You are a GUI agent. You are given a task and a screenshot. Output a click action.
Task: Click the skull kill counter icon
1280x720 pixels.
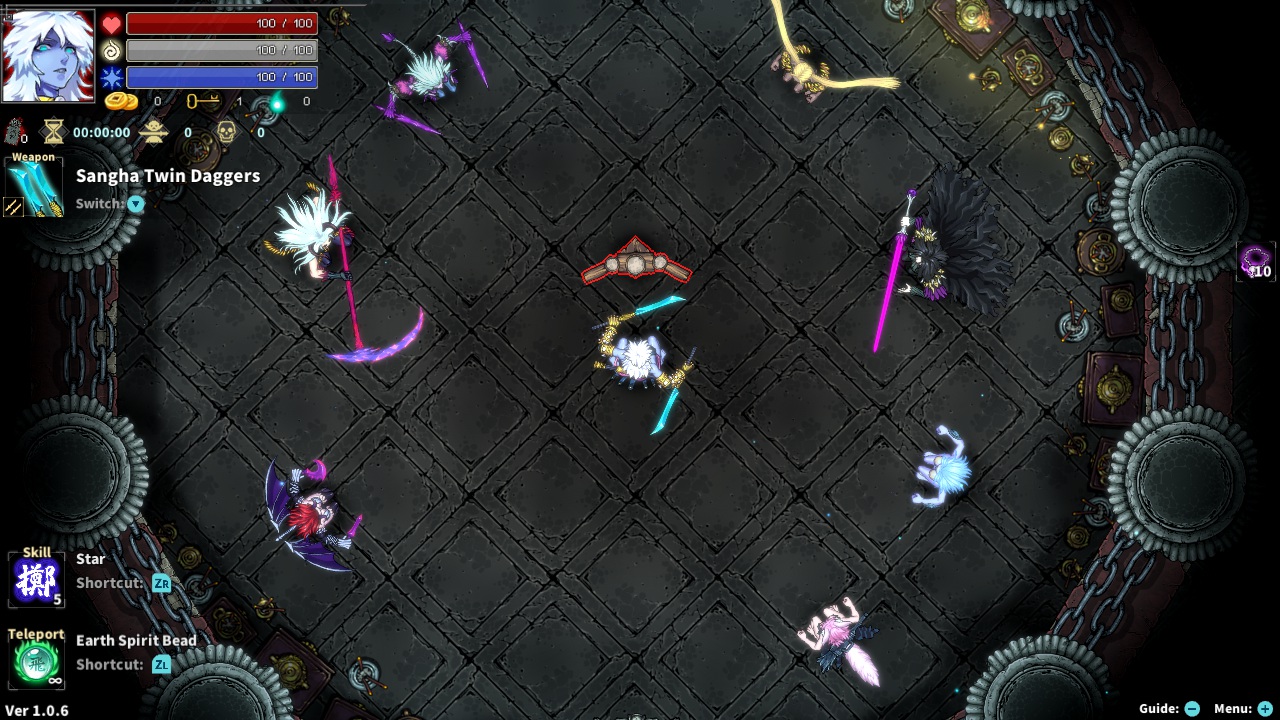tap(225, 131)
